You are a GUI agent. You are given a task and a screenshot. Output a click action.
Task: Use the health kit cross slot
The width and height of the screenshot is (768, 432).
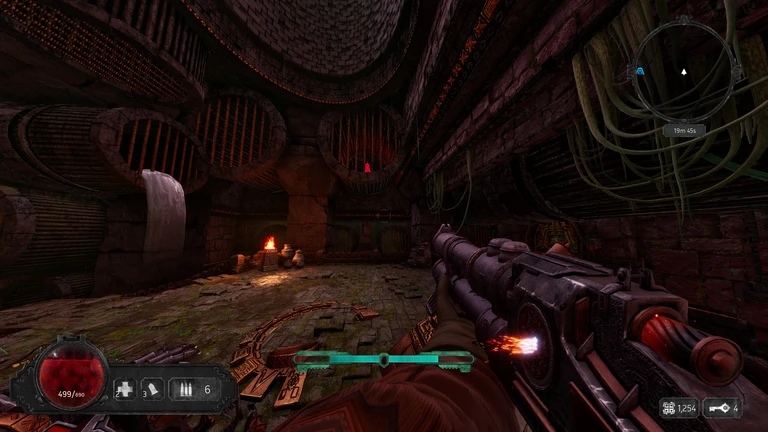125,390
